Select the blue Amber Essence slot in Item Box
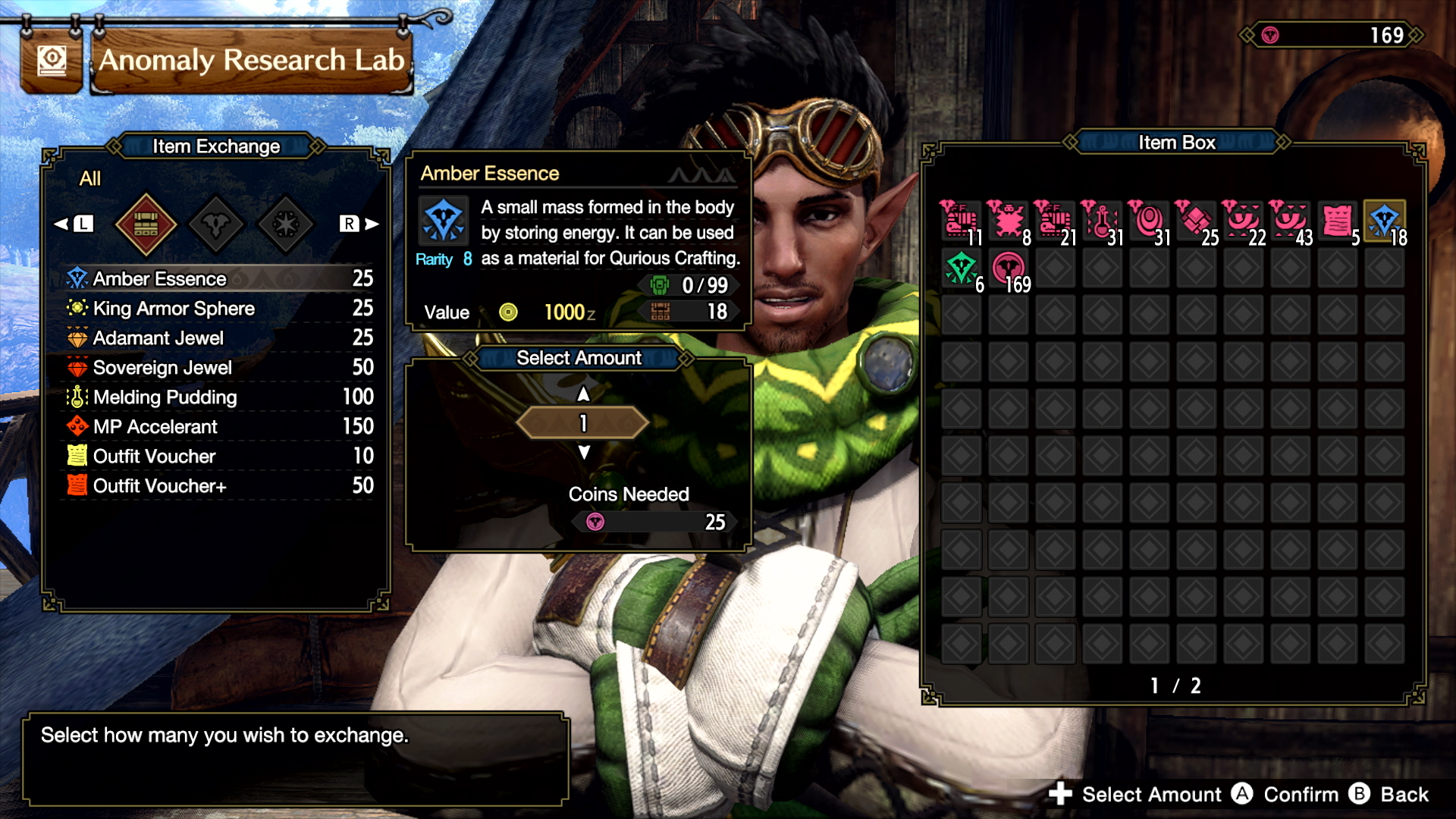 1384,221
